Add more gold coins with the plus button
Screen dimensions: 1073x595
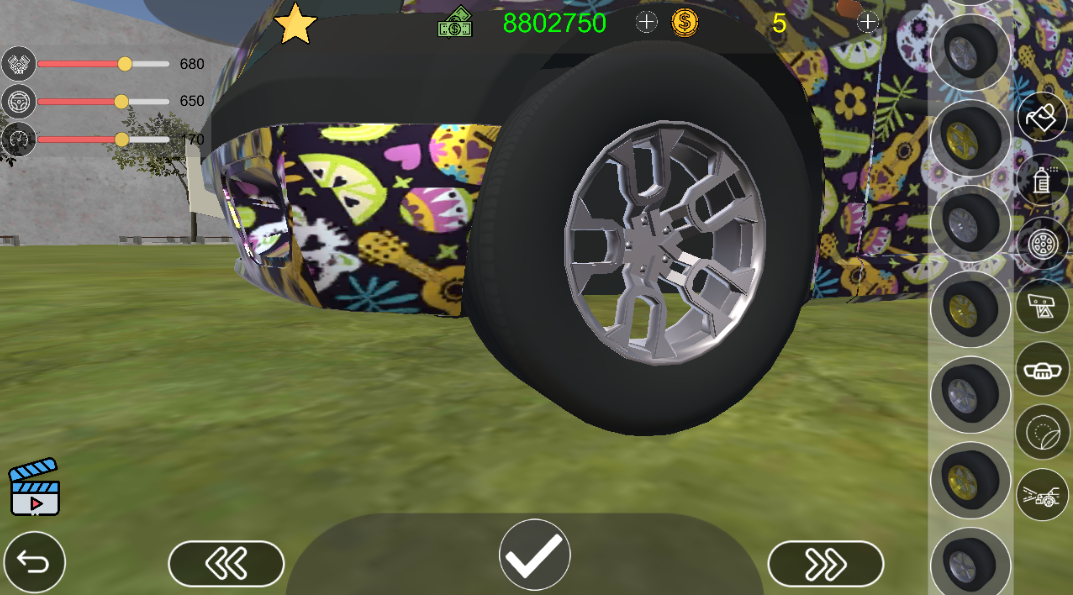[867, 22]
